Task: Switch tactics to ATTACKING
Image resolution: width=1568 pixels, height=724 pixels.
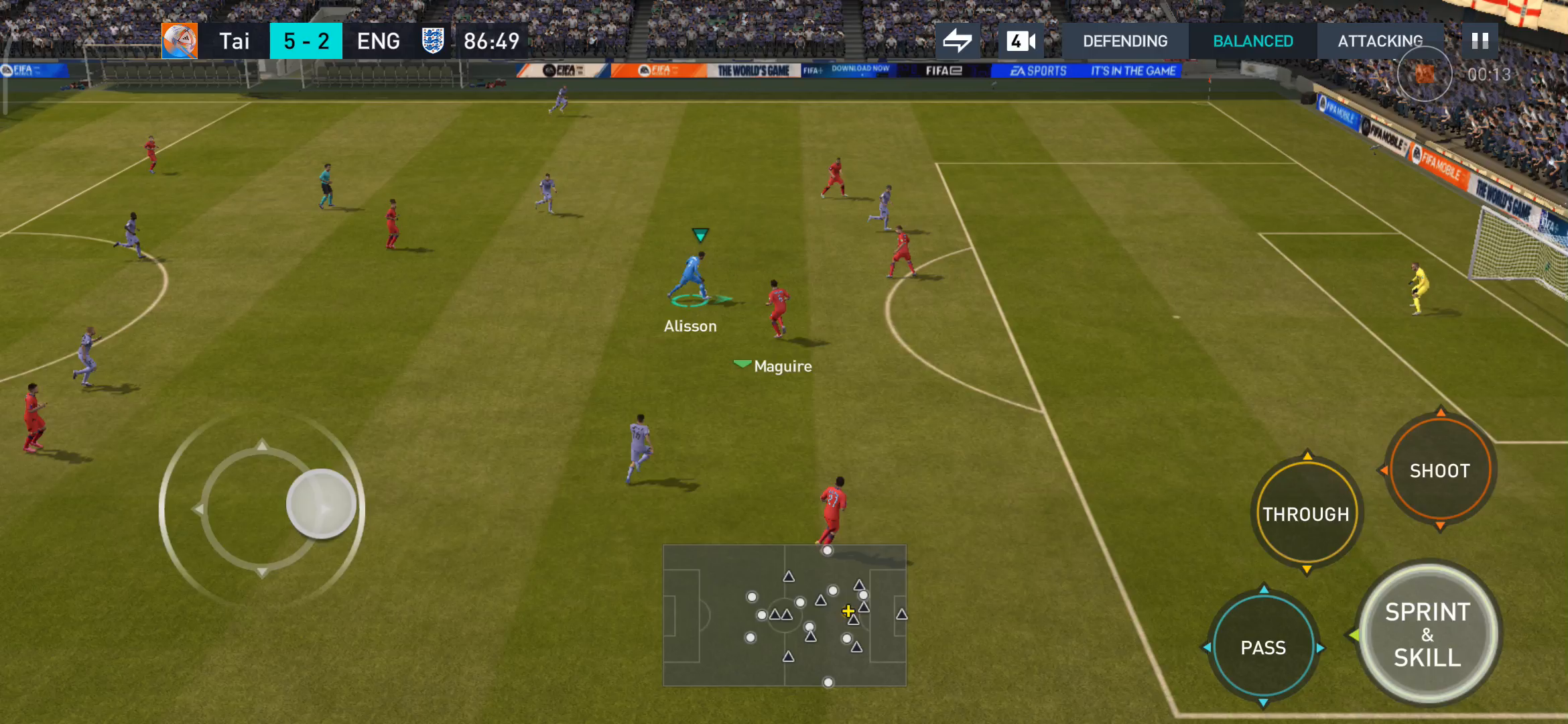Action: tap(1380, 42)
